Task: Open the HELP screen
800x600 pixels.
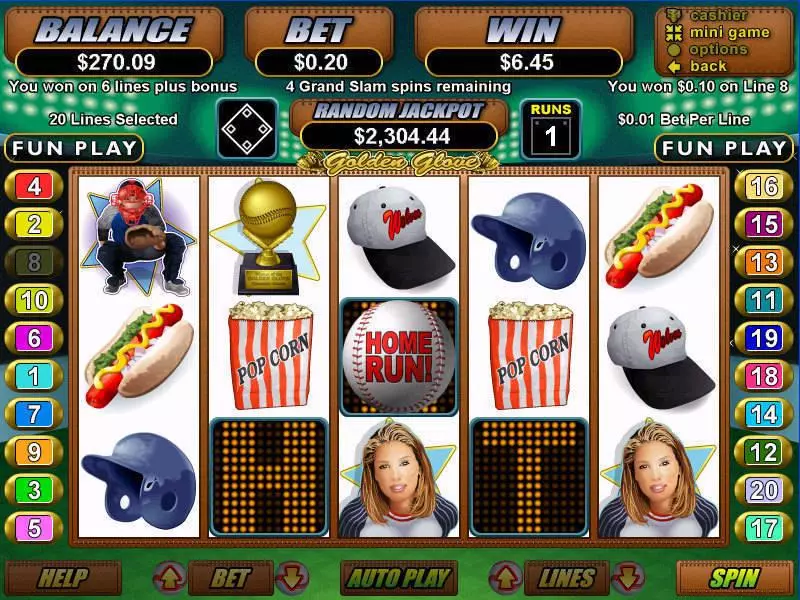Action: point(63,577)
